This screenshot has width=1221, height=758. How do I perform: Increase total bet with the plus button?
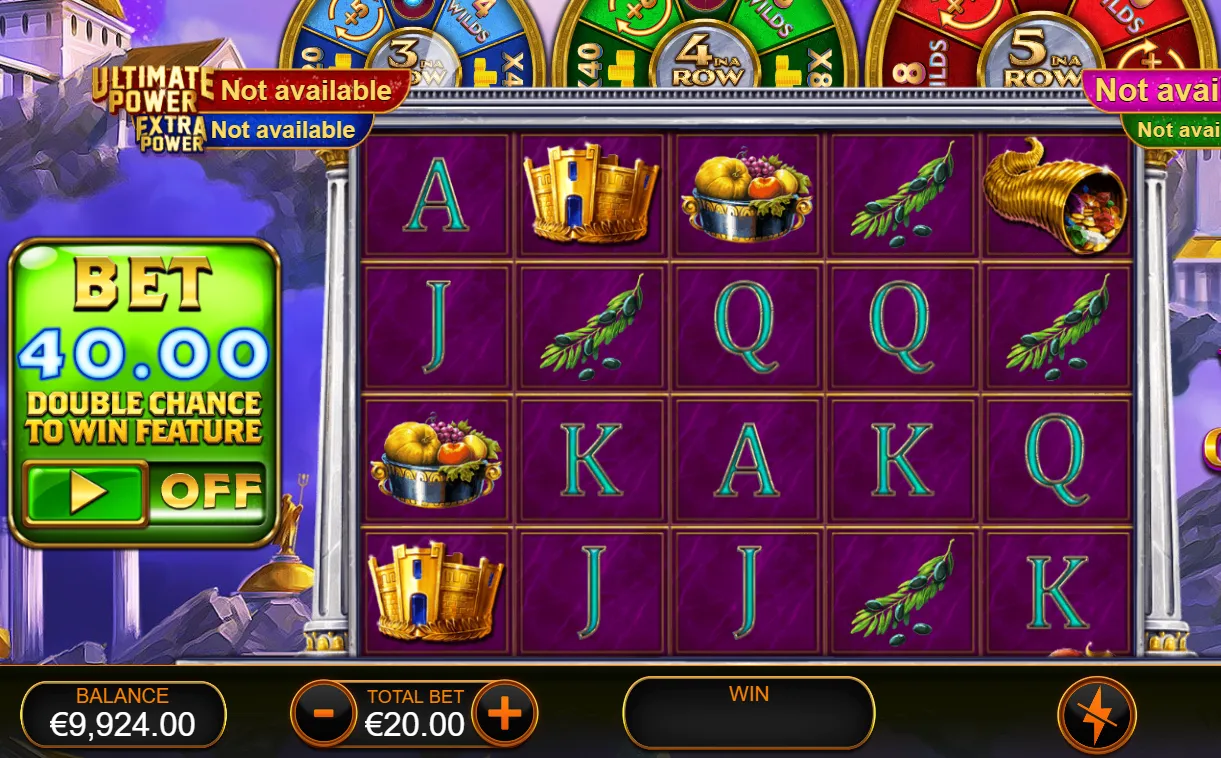click(504, 714)
